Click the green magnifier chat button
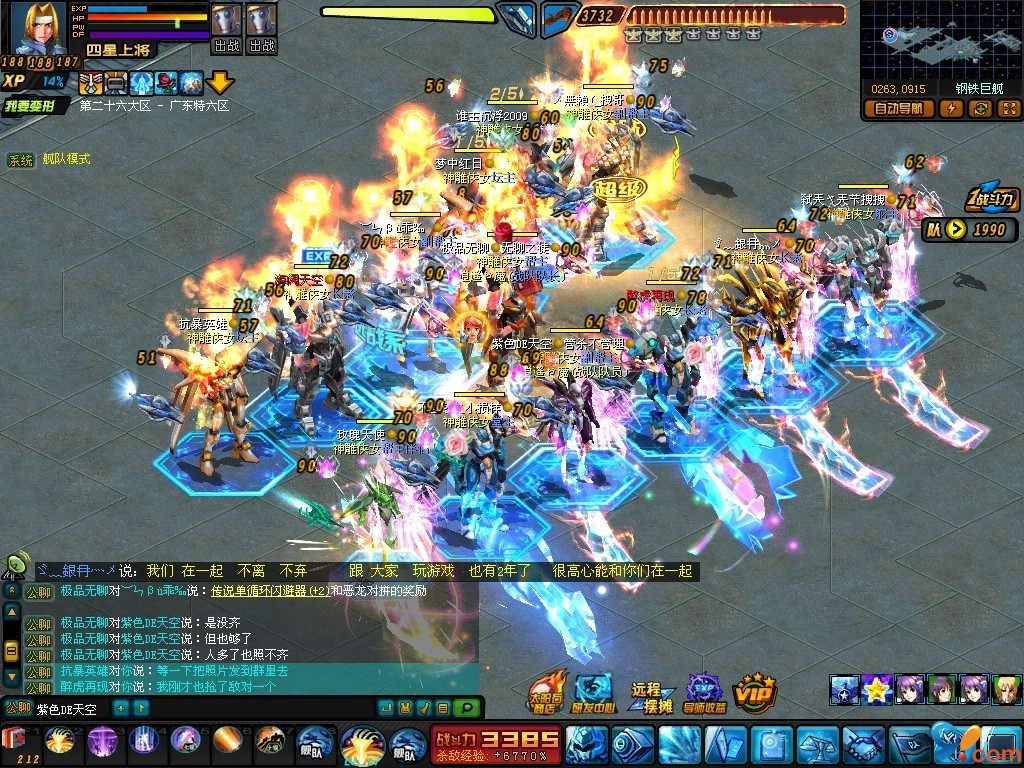This screenshot has width=1024, height=768. point(466,708)
